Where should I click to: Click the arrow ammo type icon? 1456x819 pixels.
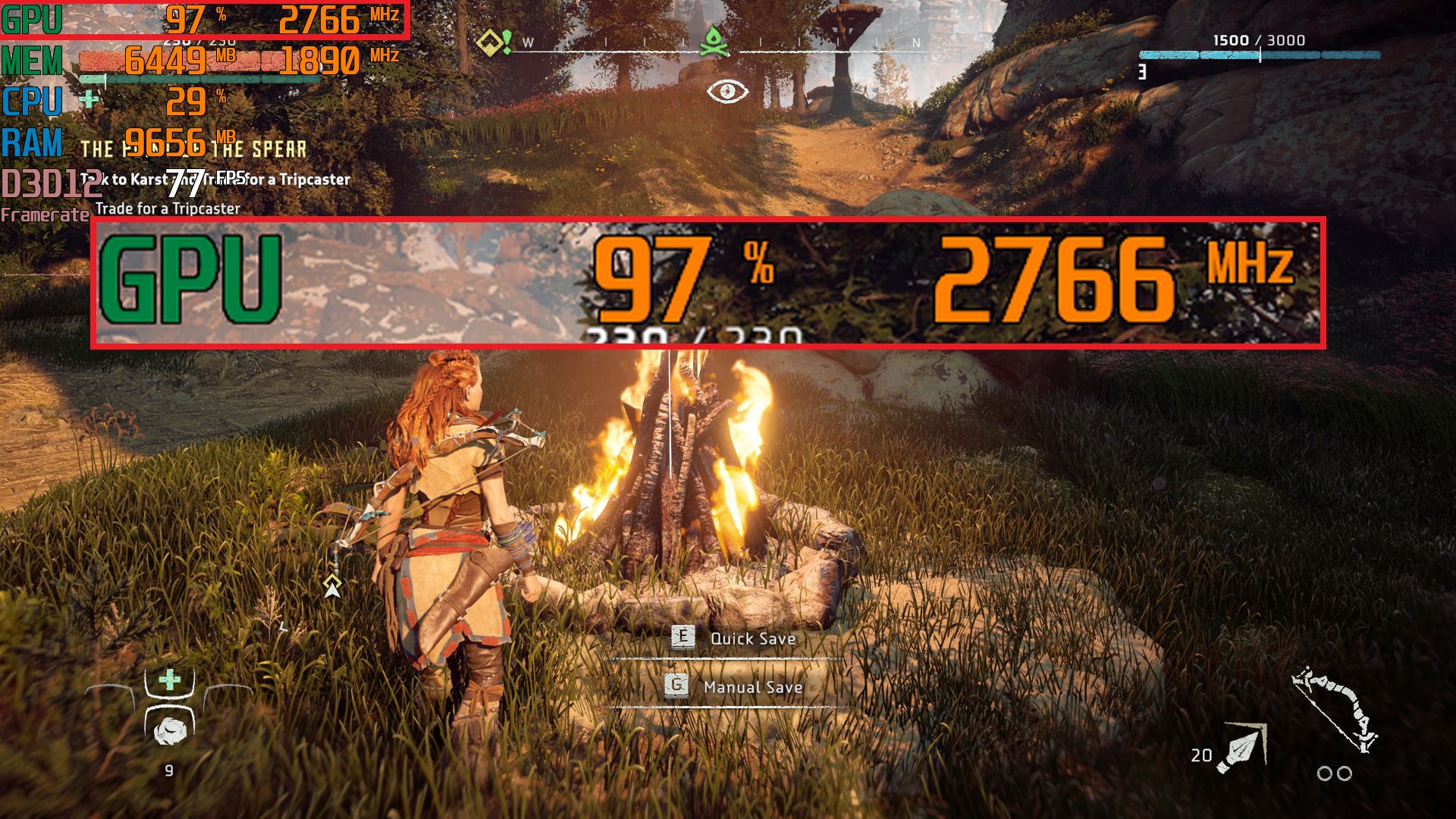1240,748
